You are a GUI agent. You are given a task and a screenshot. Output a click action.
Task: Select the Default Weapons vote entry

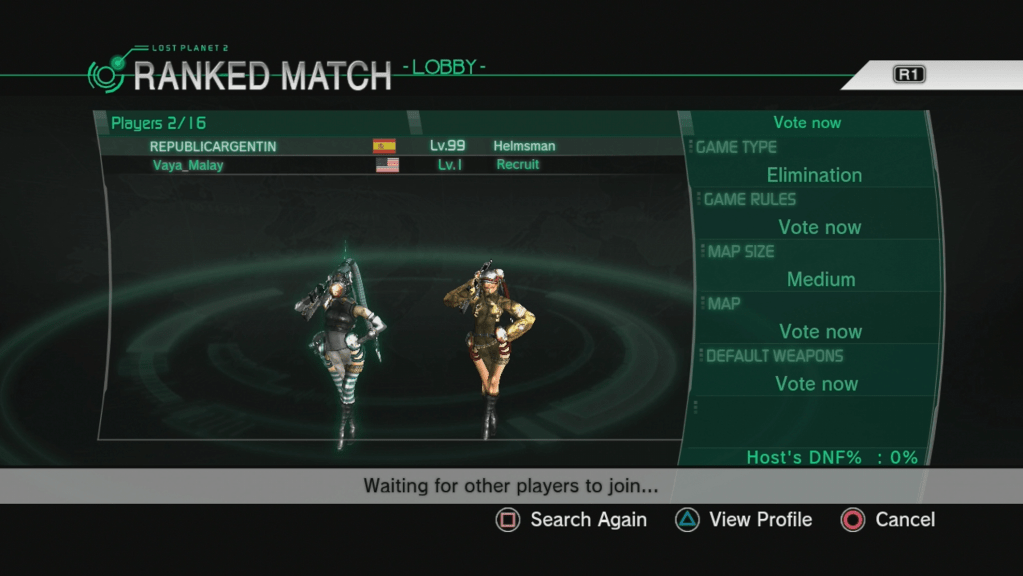tap(816, 370)
